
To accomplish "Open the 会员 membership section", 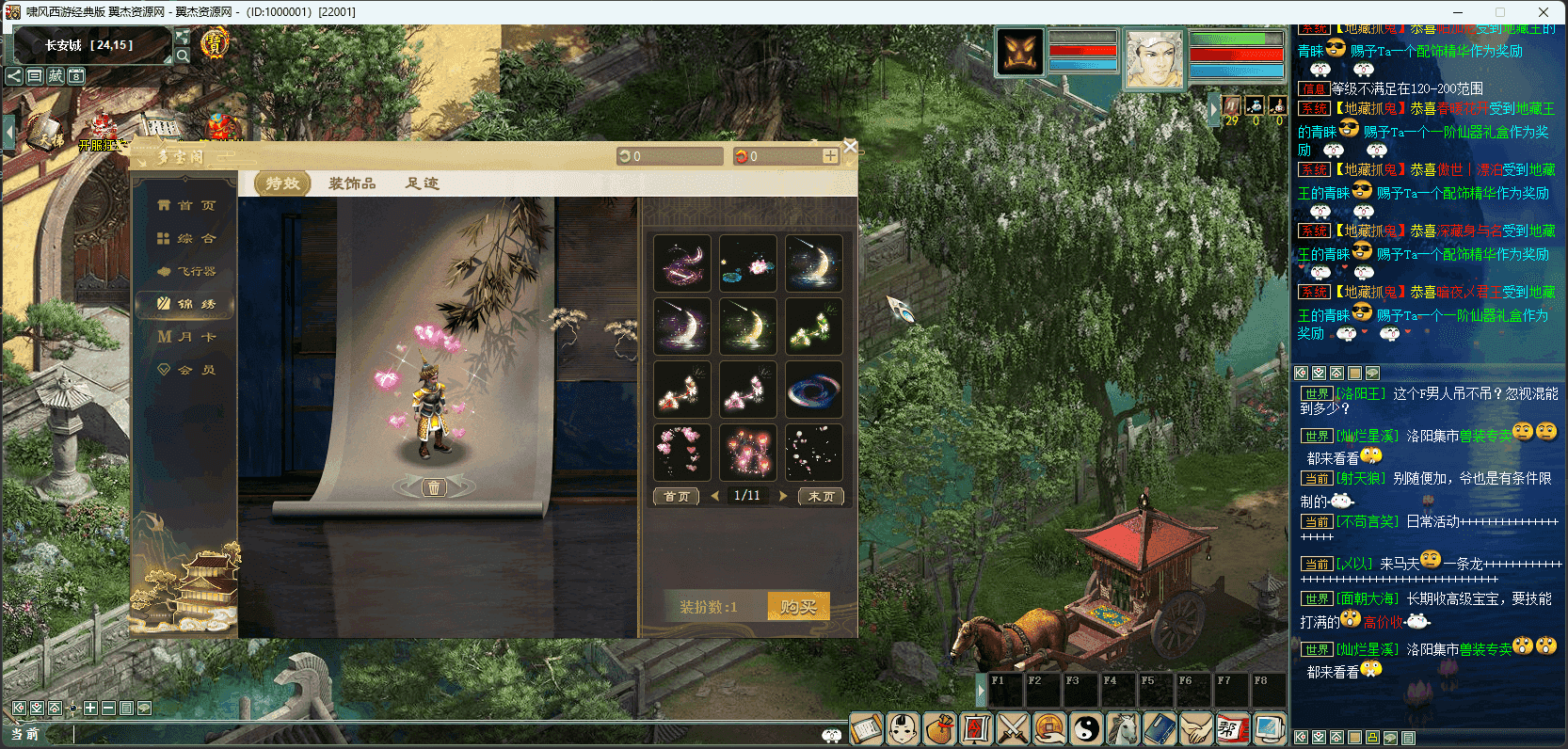I will click(187, 371).
